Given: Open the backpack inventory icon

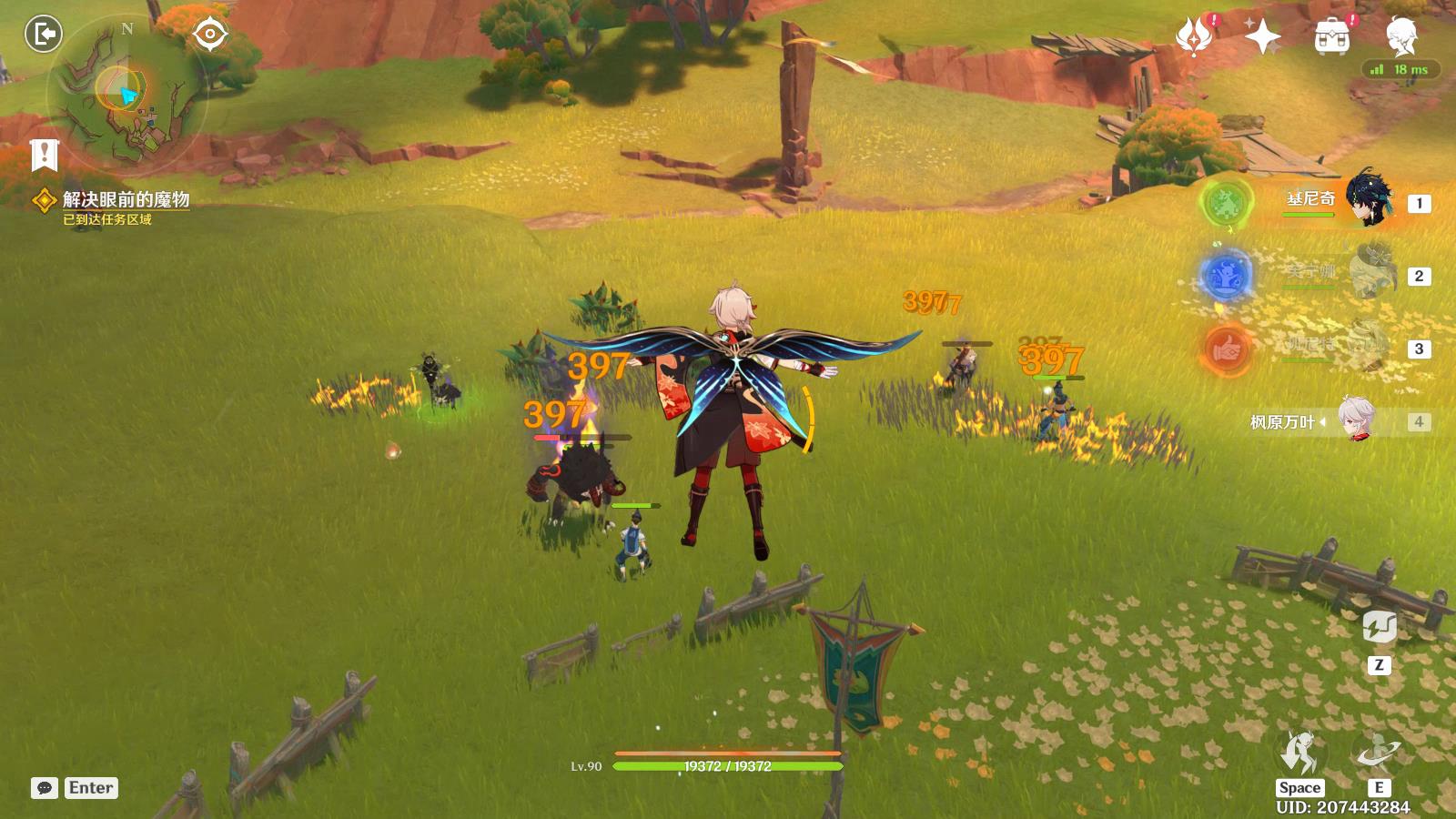Looking at the screenshot, I should click(x=1331, y=36).
